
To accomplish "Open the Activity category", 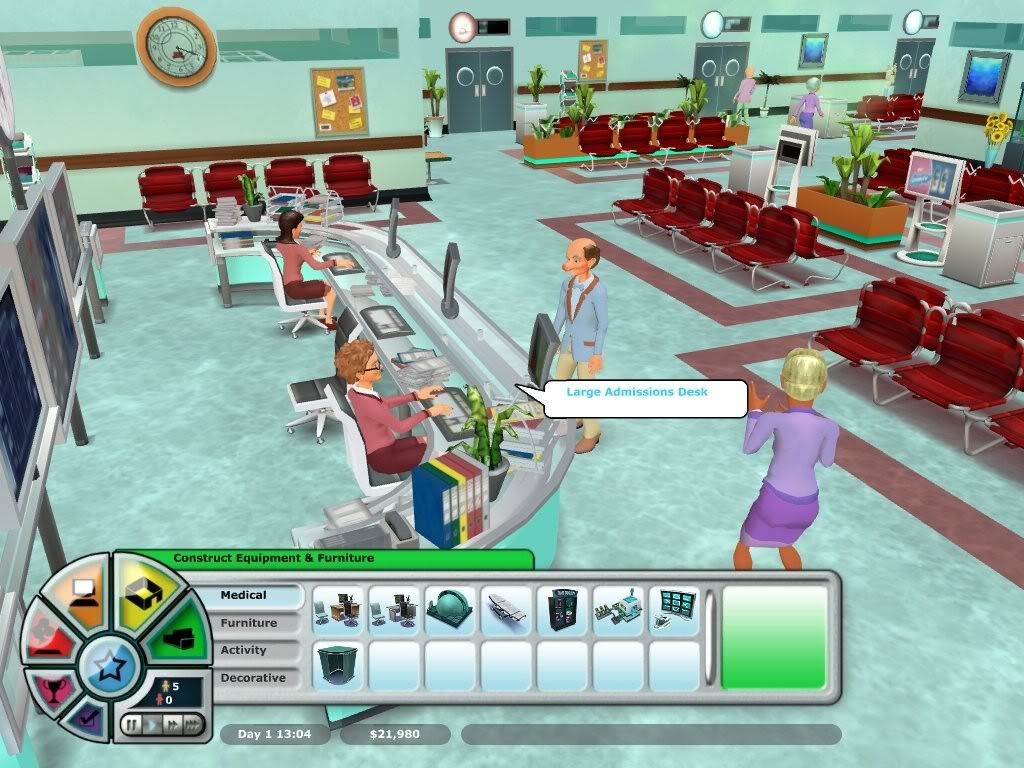I will point(260,650).
